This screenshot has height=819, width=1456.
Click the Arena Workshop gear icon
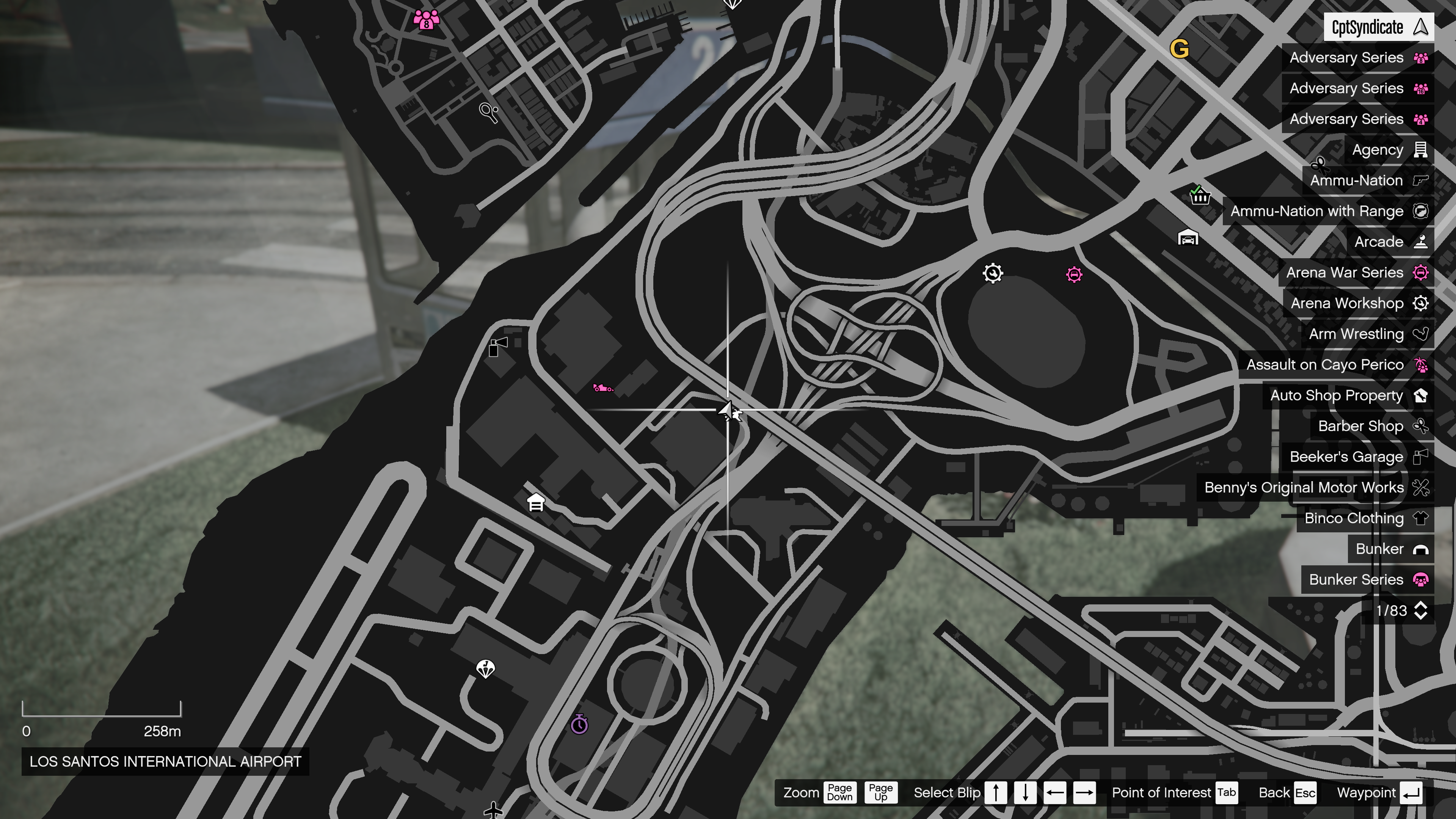[1420, 303]
